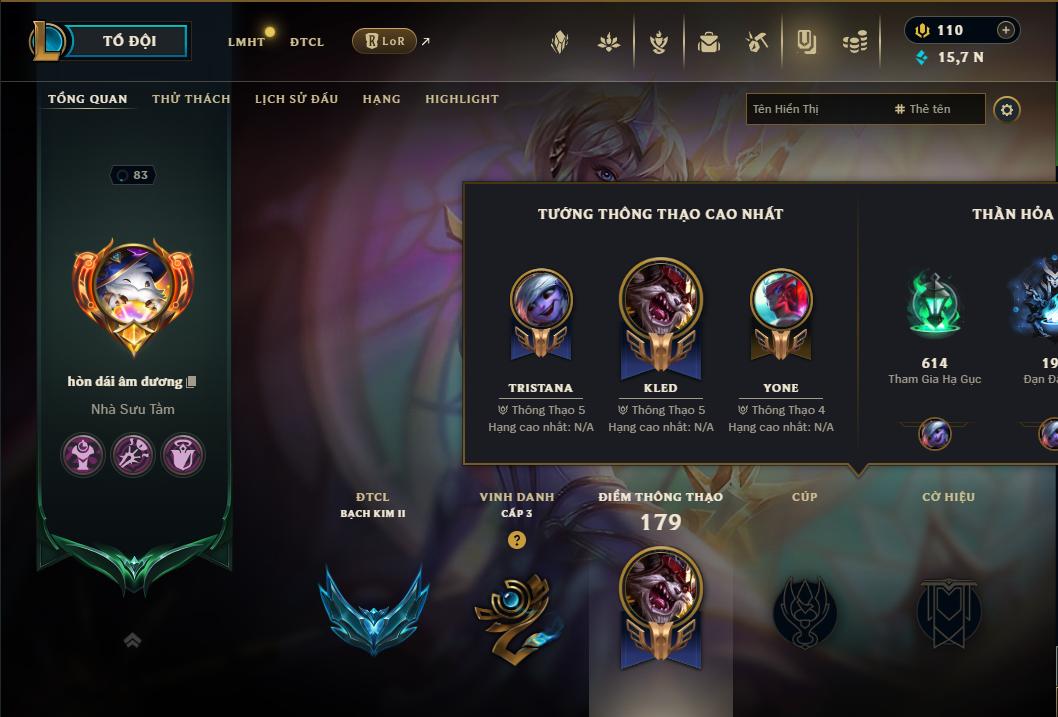Select the TỔNG QUAN overview tab
Image resolution: width=1058 pixels, height=717 pixels.
click(88, 99)
